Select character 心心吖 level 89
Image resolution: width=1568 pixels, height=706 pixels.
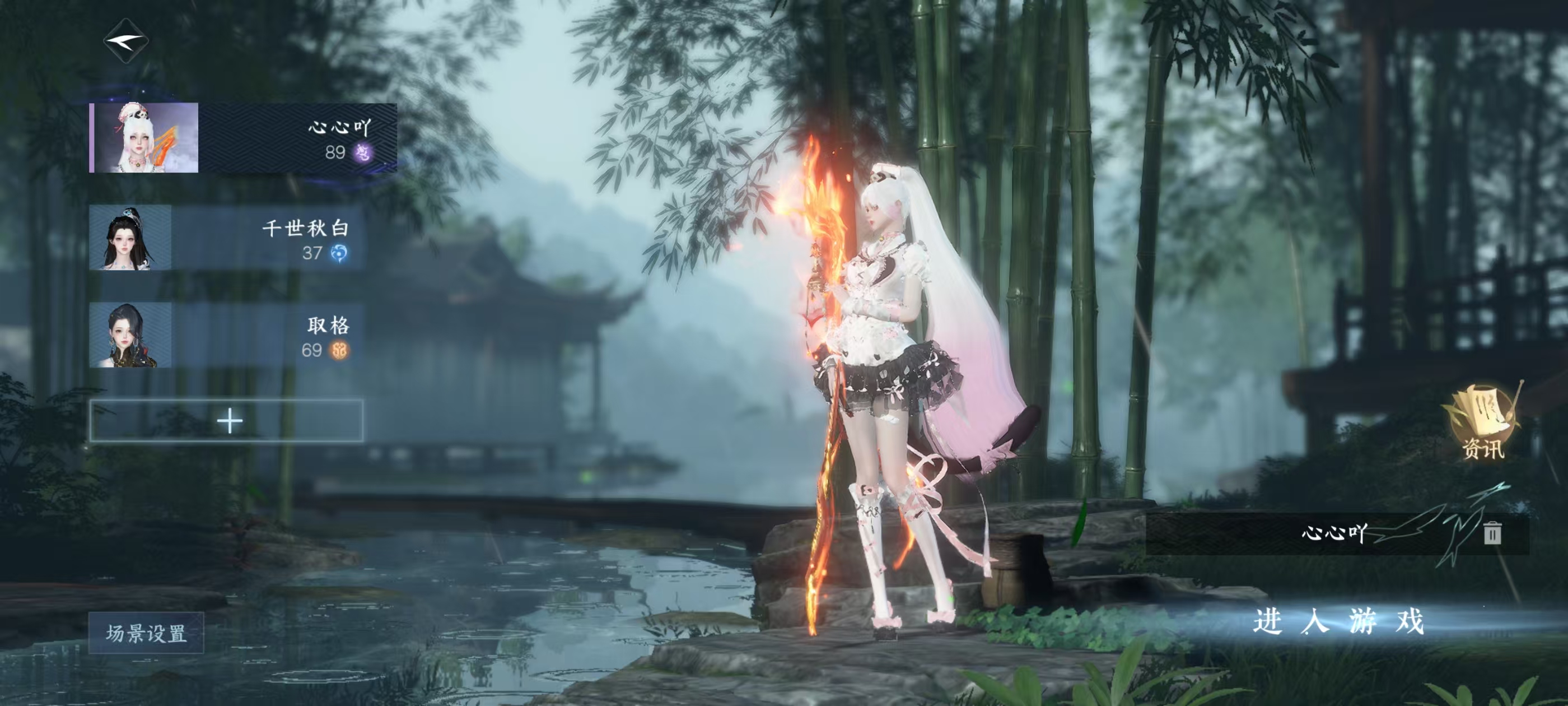tap(244, 138)
